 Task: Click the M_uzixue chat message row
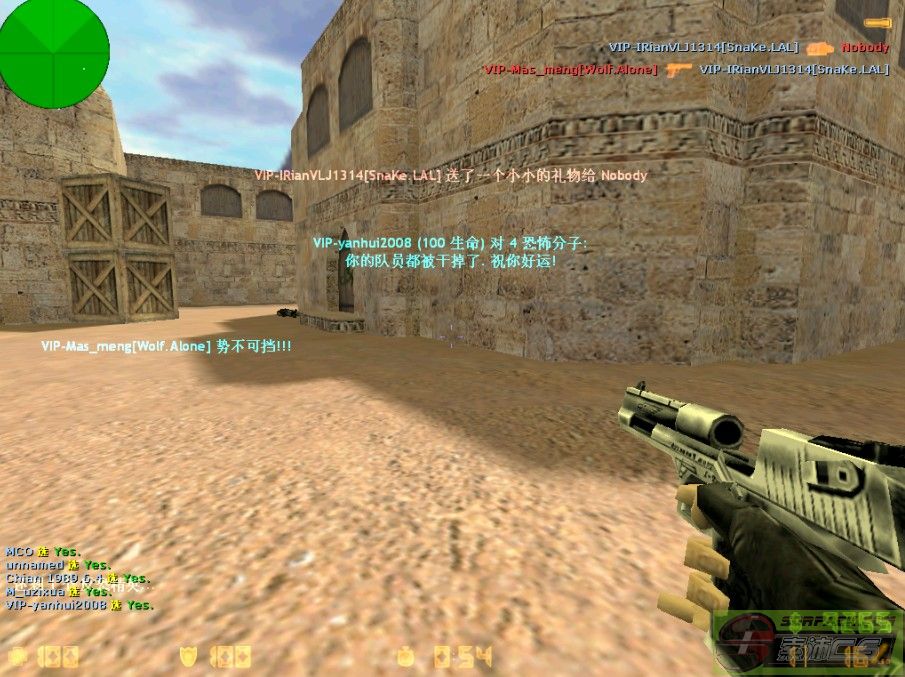(58, 591)
